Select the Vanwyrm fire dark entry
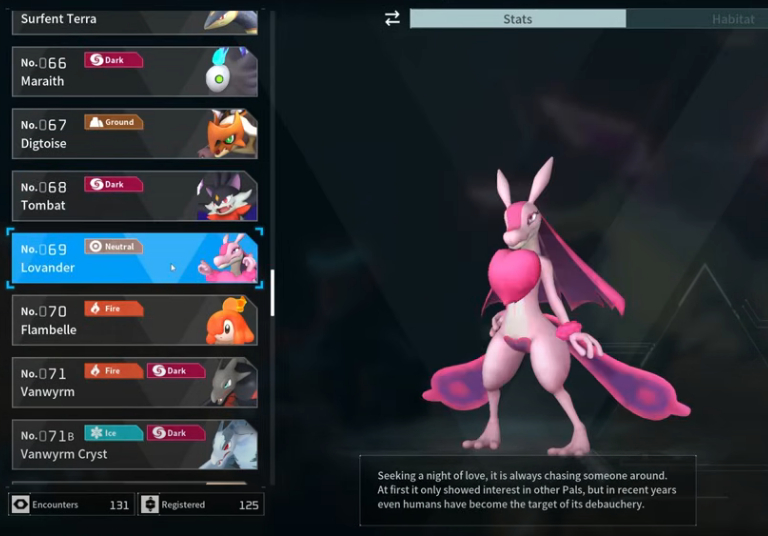 (134, 382)
